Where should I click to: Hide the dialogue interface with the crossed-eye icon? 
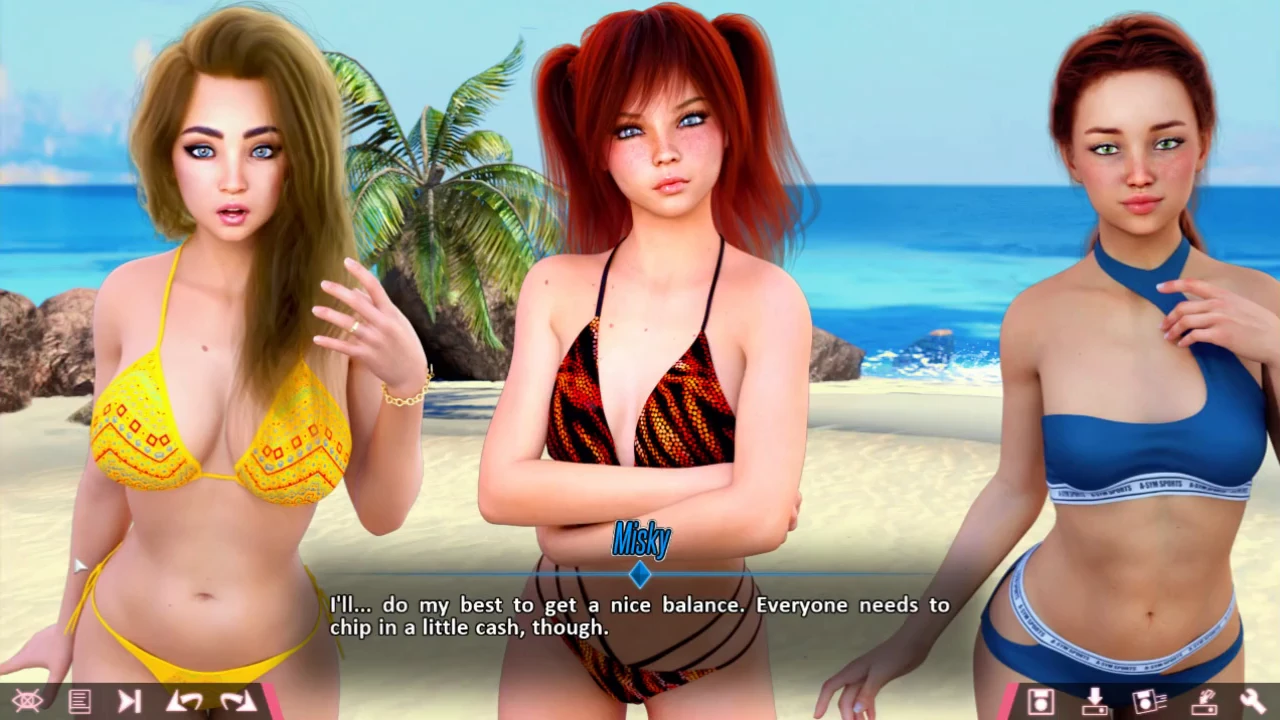tap(27, 701)
